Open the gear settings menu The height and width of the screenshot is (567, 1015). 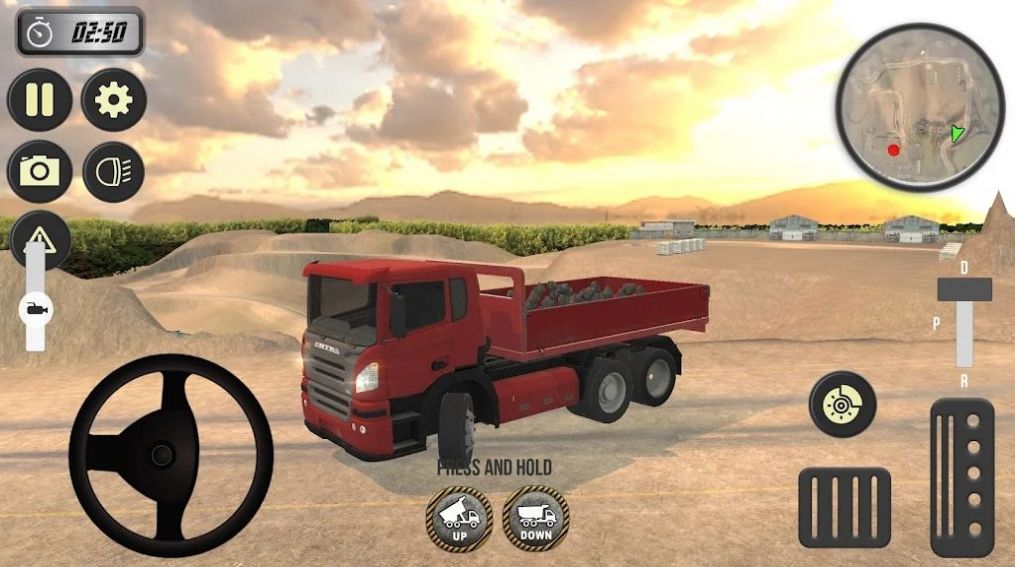114,100
